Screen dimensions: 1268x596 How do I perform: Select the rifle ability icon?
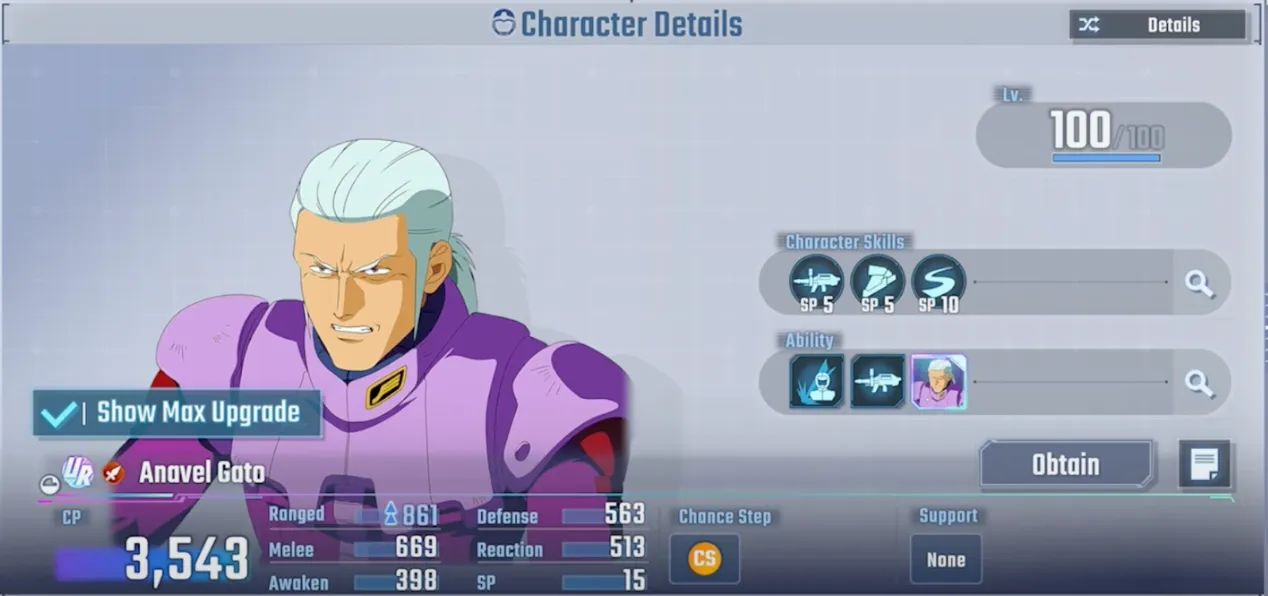click(x=877, y=381)
